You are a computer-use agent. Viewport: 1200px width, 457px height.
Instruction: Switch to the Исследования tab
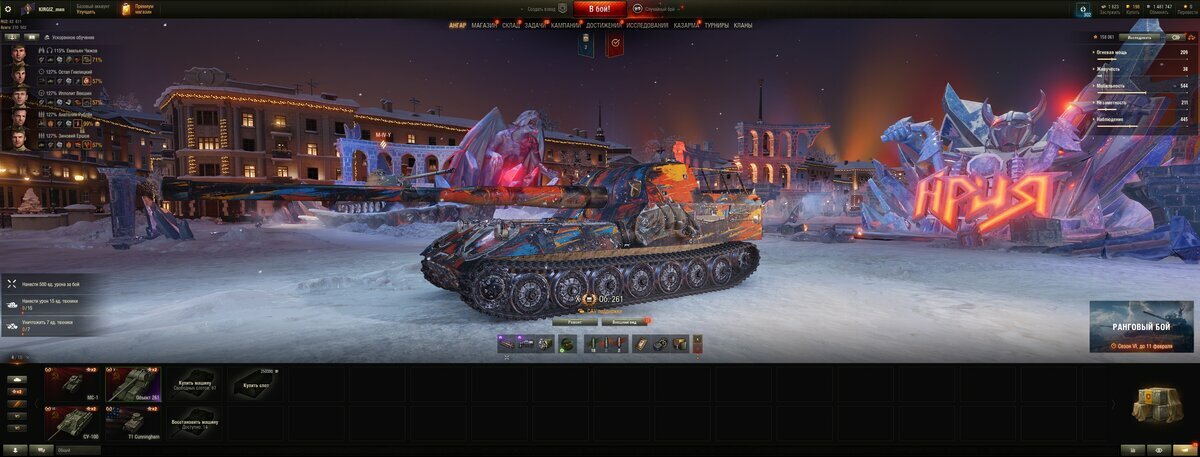(x=648, y=25)
